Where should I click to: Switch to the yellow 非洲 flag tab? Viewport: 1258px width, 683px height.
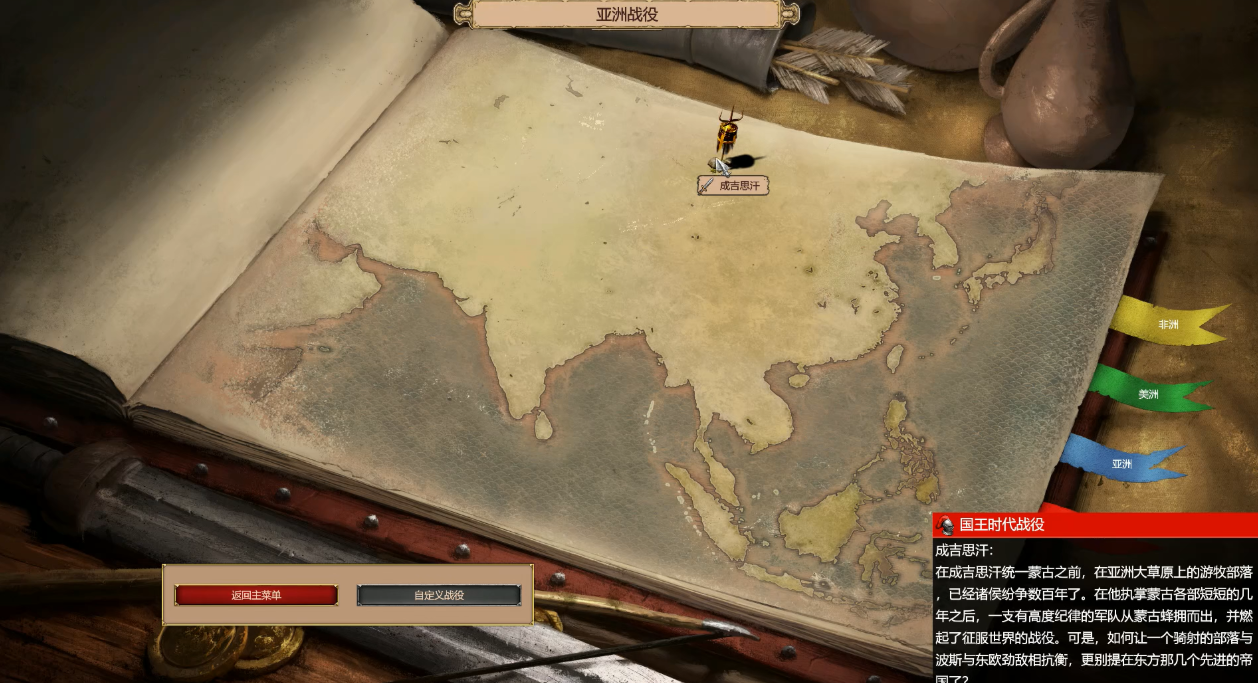click(1166, 324)
